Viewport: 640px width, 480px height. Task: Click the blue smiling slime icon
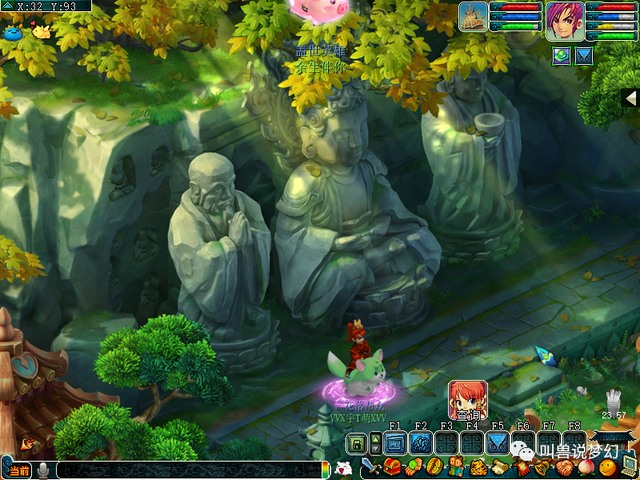point(12,32)
